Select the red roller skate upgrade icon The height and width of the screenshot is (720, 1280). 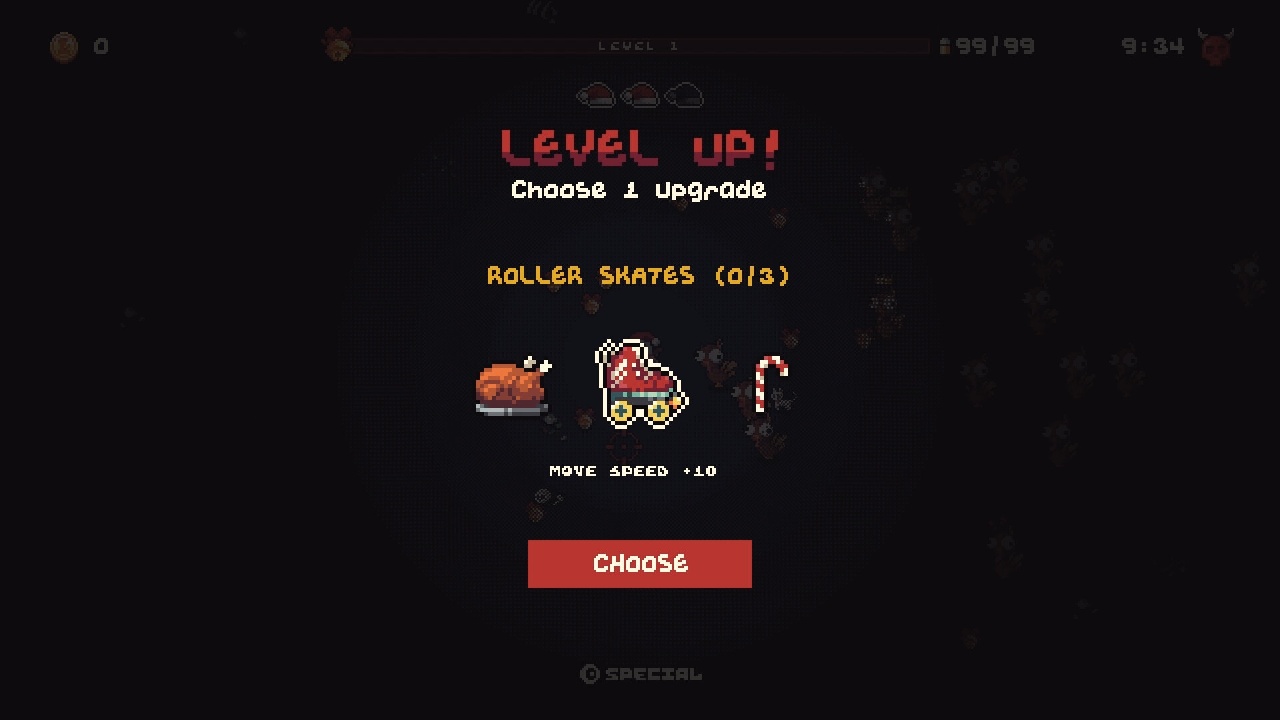click(640, 385)
